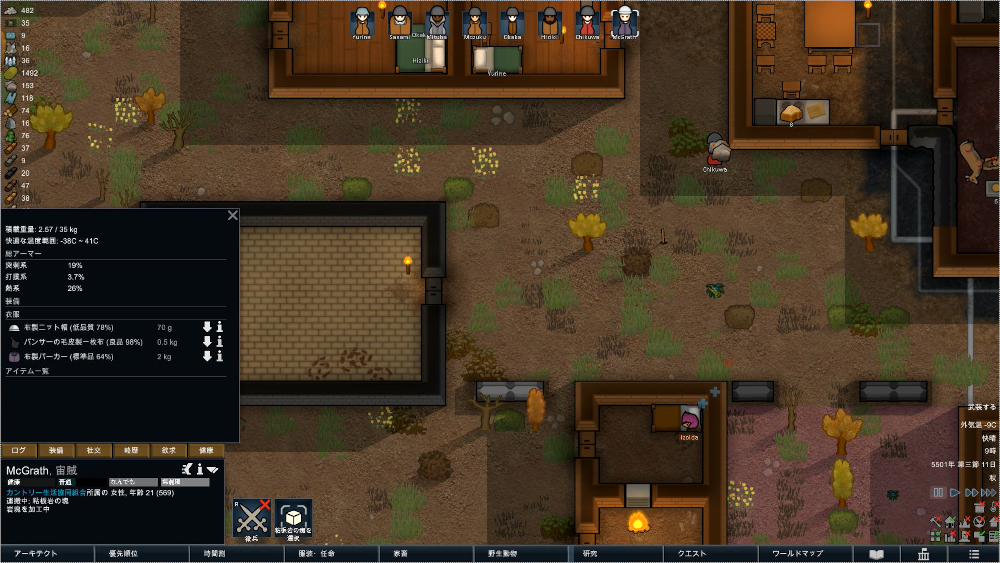The height and width of the screenshot is (563, 1000).
Task: Open the 社交 tab
Action: coord(93,450)
